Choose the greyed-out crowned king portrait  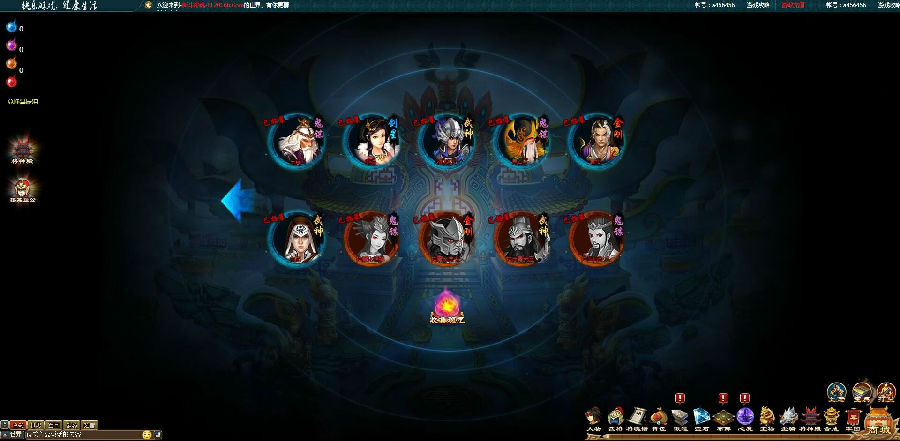pos(595,240)
